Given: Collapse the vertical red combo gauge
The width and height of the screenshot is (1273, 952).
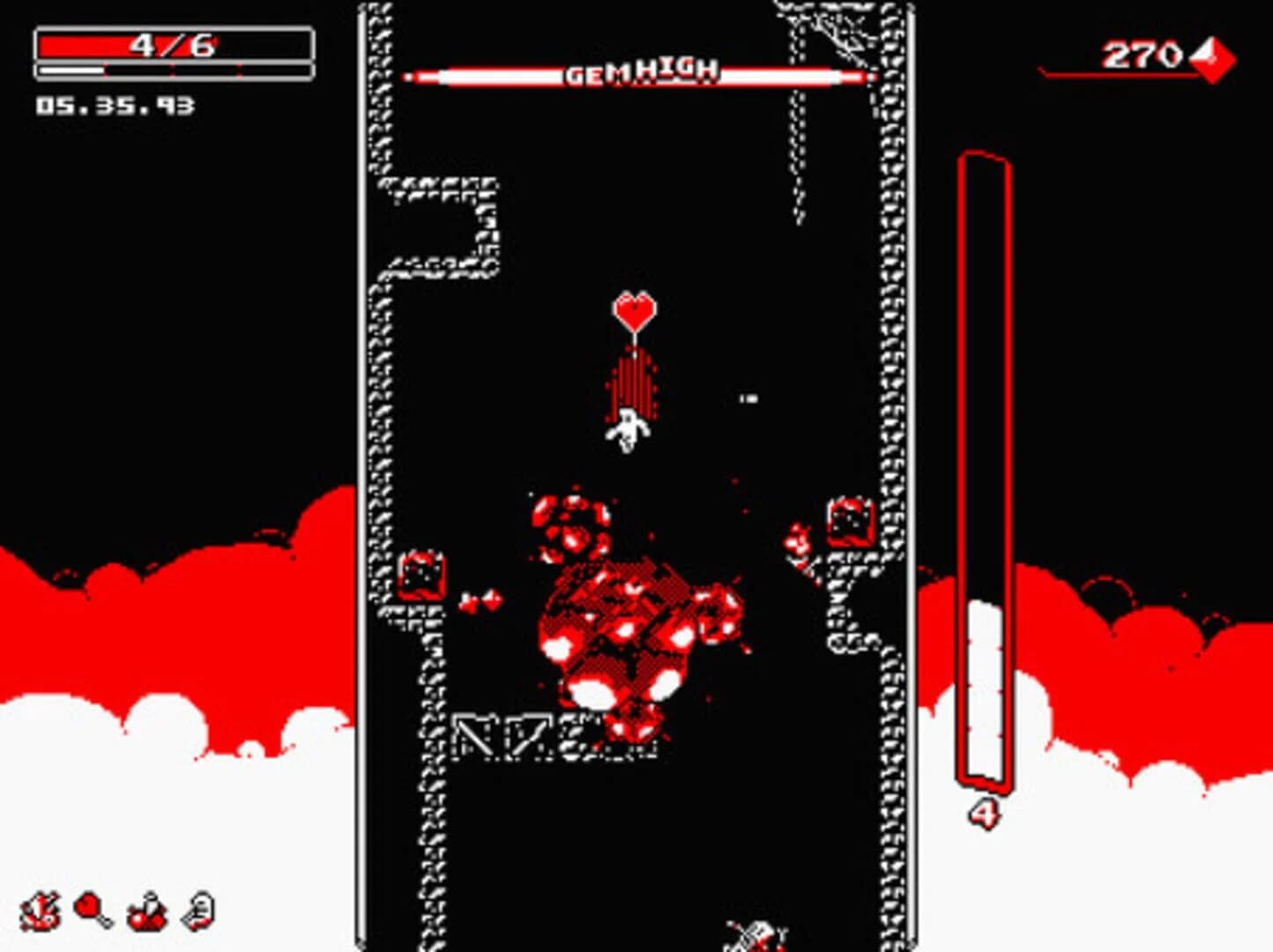Looking at the screenshot, I should point(985,467).
